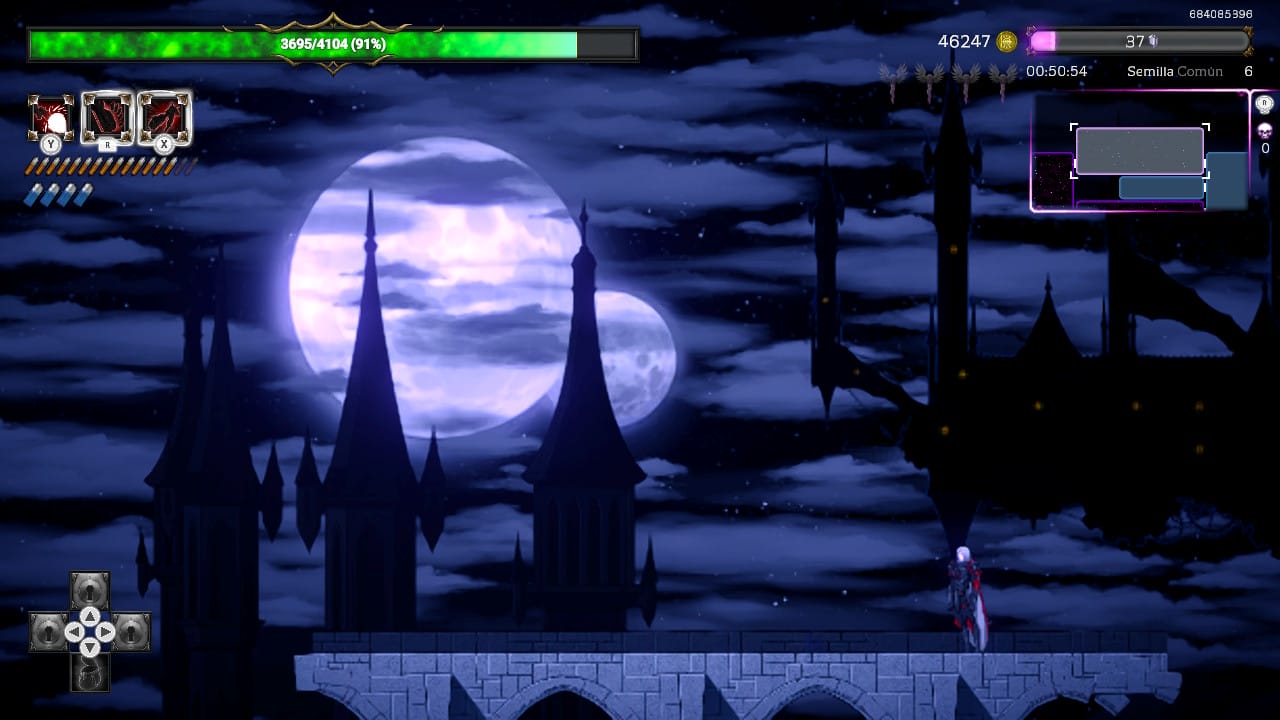Select the top locked item slot
Image resolution: width=1280 pixels, height=720 pixels.
90,588
